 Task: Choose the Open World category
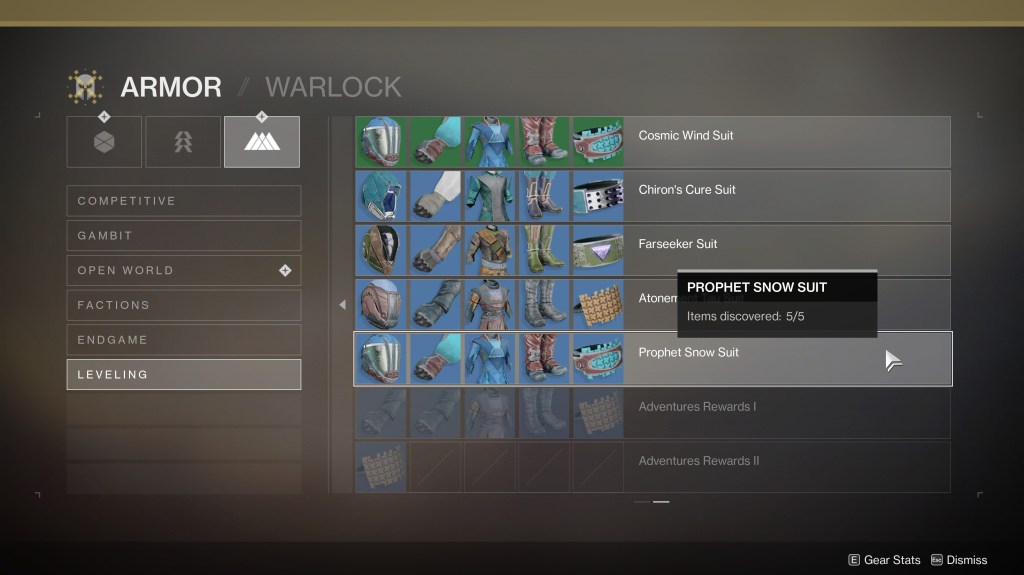tap(183, 270)
